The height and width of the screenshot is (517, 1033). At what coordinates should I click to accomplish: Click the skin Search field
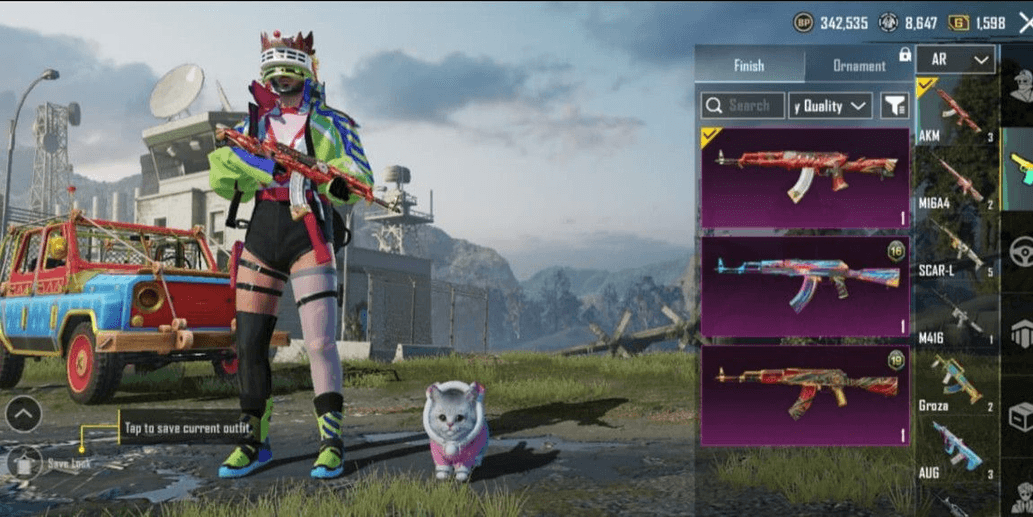pos(743,105)
